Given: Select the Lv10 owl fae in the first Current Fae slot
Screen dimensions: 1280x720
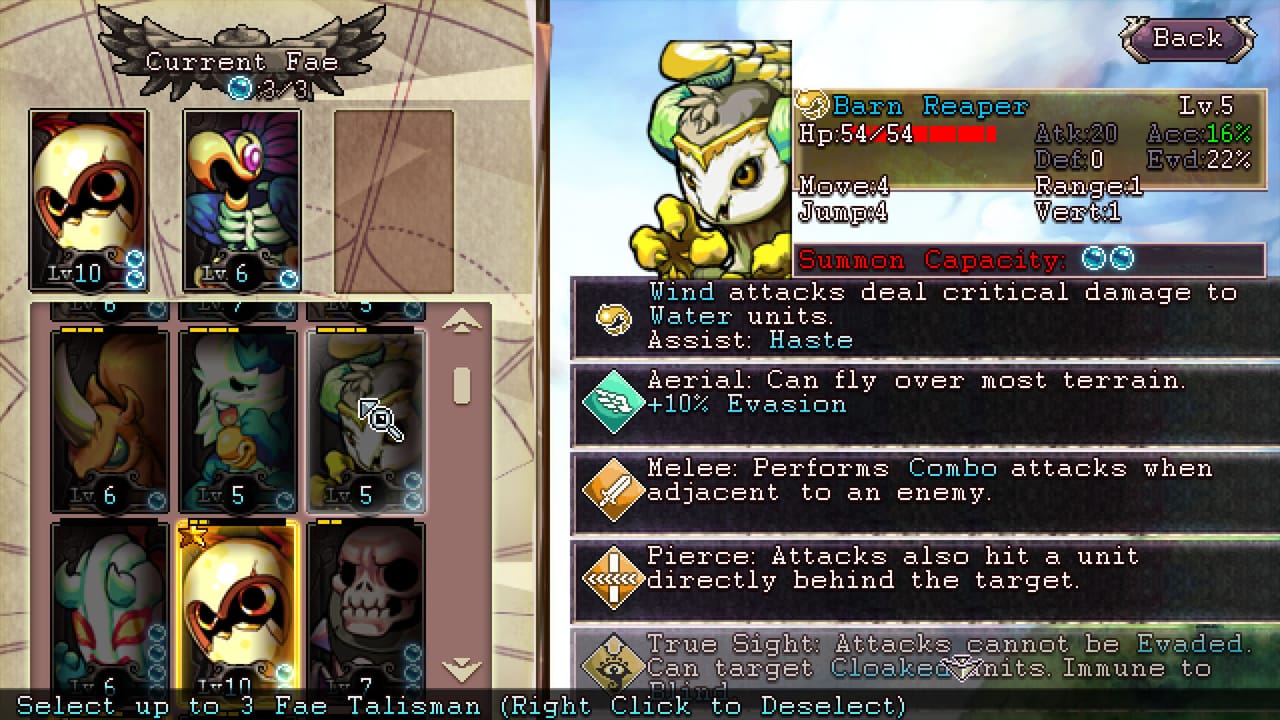Looking at the screenshot, I should [88, 200].
